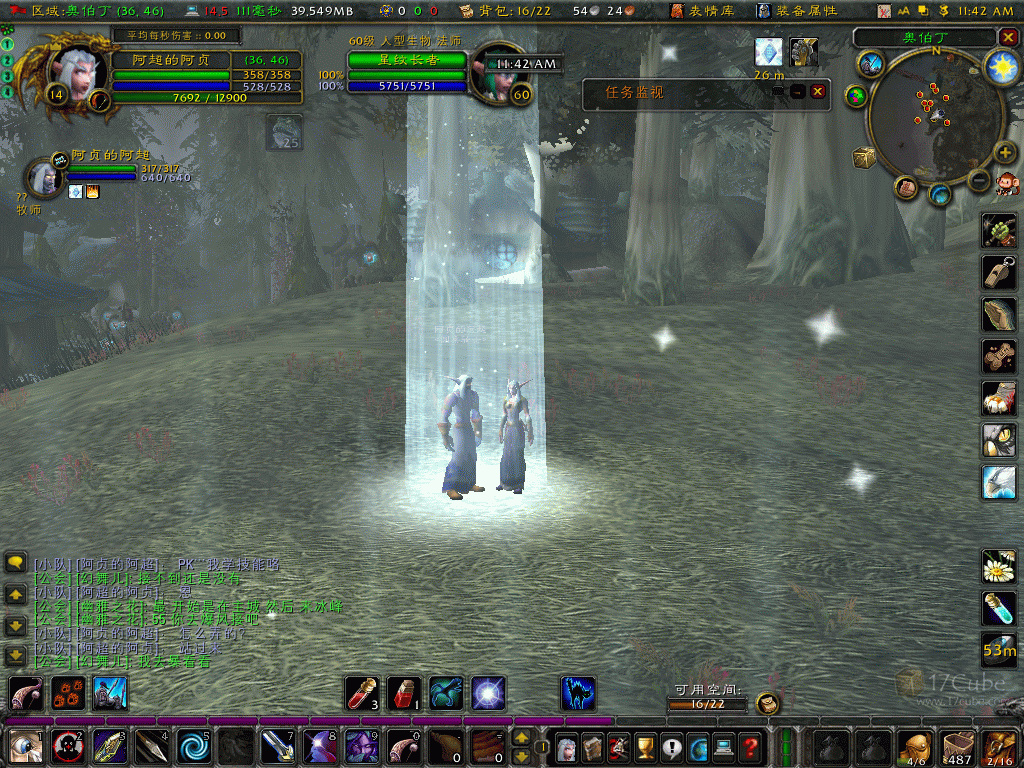Zoom out the minimap with the minus button
Image resolution: width=1024 pixels, height=768 pixels.
click(979, 180)
